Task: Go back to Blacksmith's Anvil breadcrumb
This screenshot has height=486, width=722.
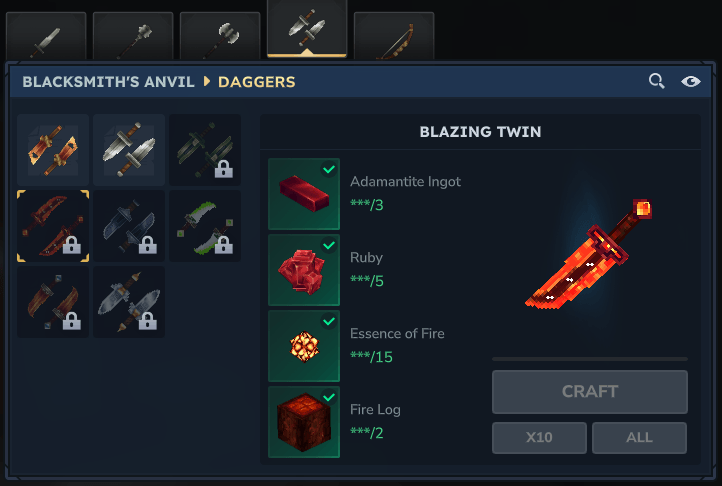Action: pyautogui.click(x=108, y=81)
